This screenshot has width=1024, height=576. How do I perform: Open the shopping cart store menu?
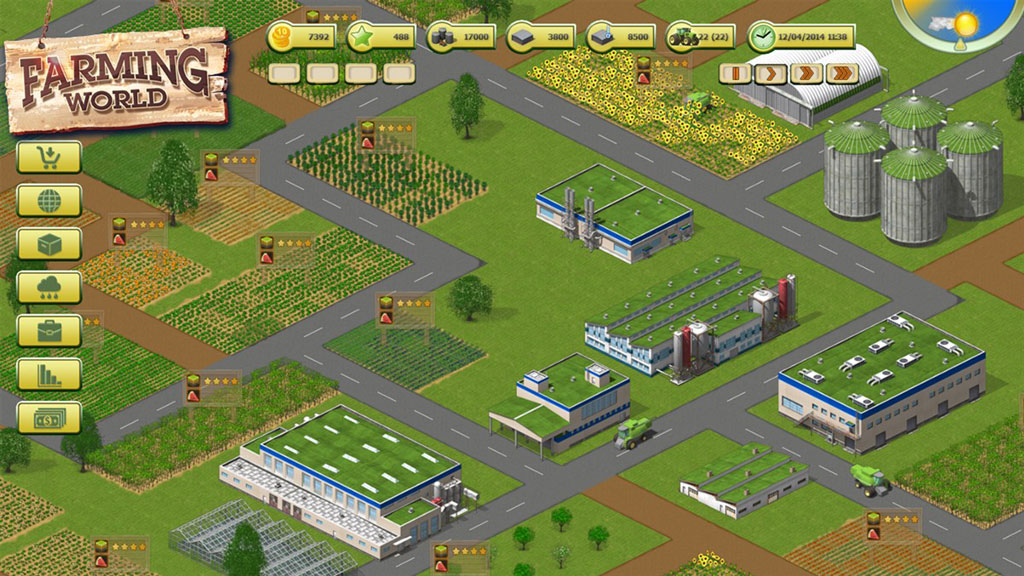pos(49,157)
